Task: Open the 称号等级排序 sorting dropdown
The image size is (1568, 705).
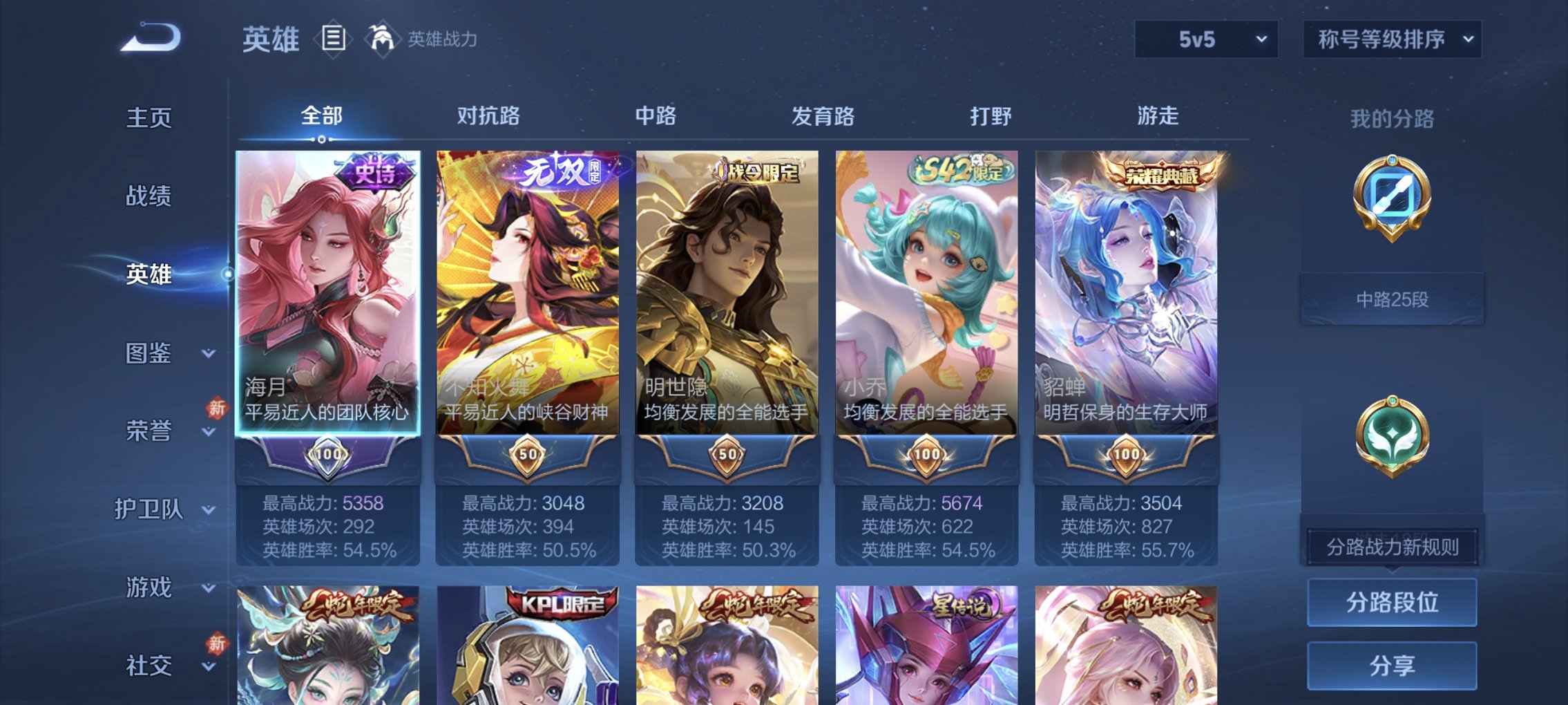Action: pos(1392,39)
